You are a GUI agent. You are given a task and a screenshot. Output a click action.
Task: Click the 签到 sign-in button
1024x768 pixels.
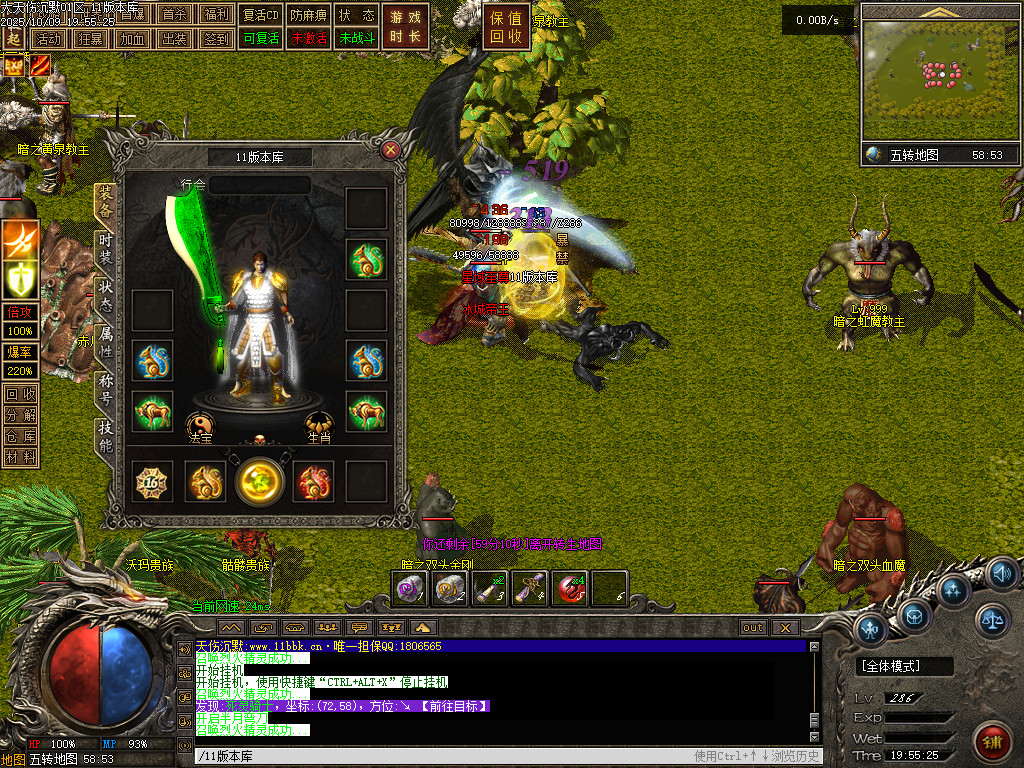pos(215,38)
